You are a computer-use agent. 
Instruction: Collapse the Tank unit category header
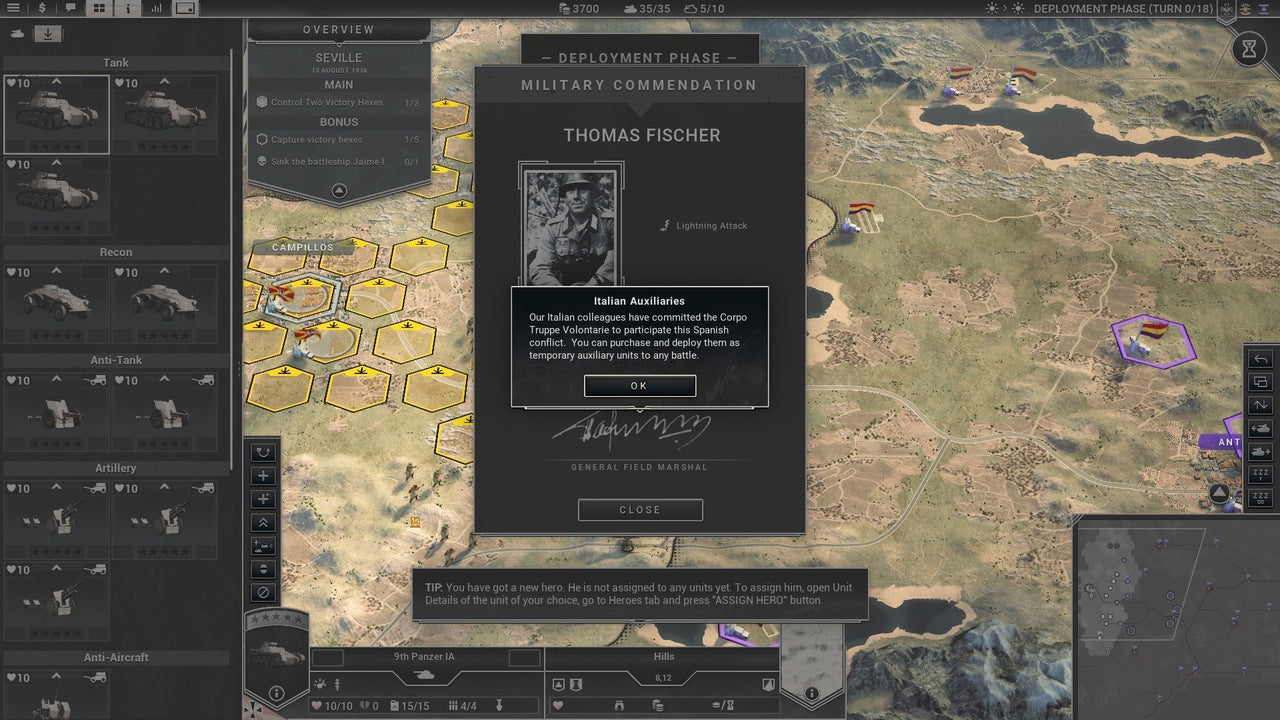click(114, 62)
